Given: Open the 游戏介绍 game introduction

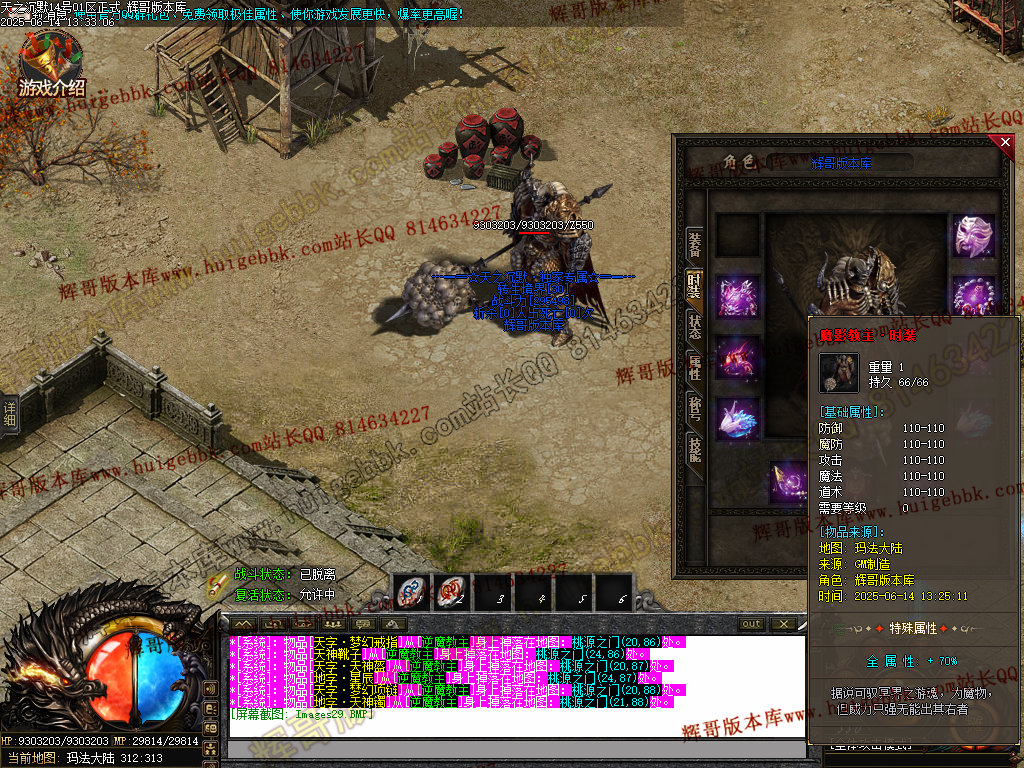Looking at the screenshot, I should click(x=52, y=66).
